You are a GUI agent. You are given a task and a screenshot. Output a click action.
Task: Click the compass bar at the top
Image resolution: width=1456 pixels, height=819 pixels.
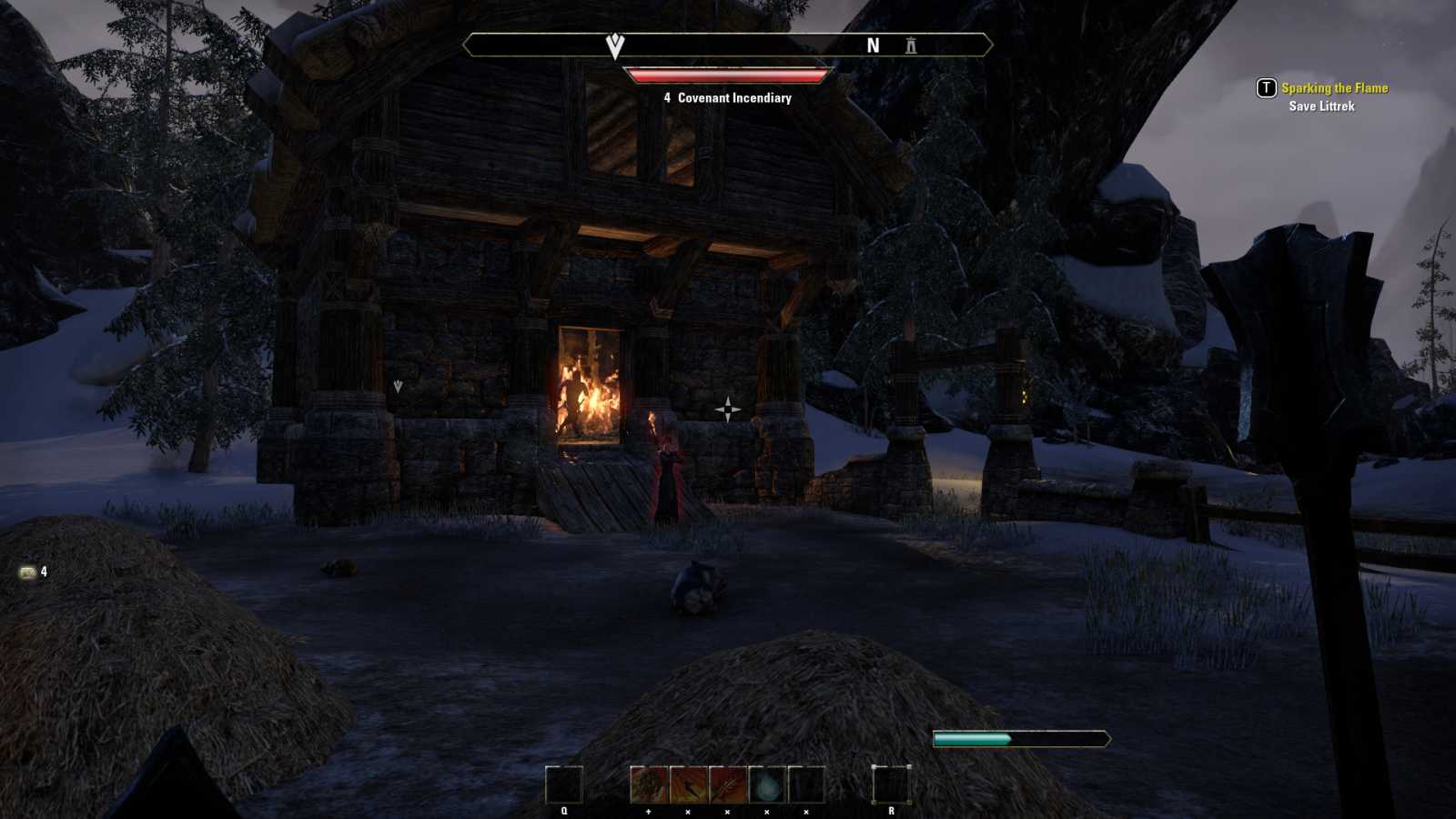[x=728, y=44]
